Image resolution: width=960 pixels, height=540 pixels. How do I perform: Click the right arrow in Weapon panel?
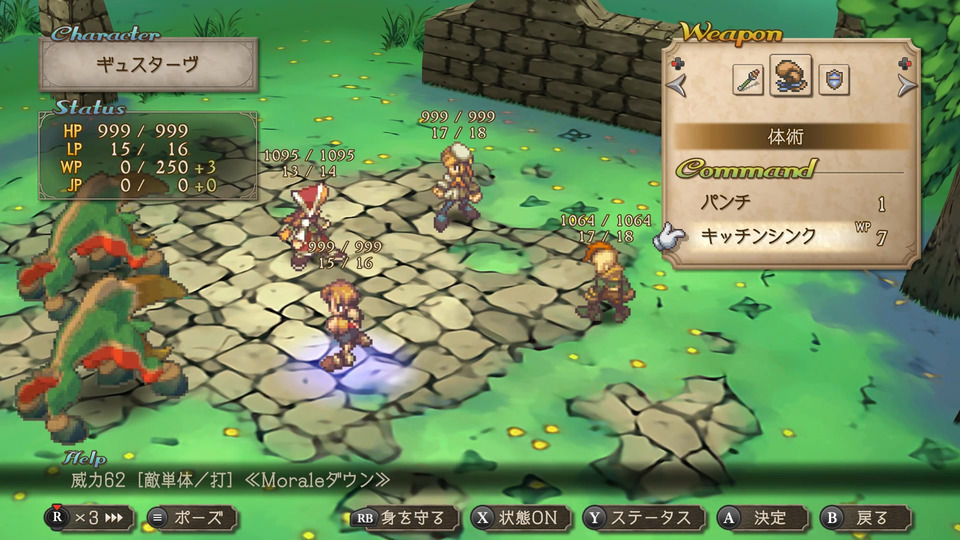(x=906, y=86)
